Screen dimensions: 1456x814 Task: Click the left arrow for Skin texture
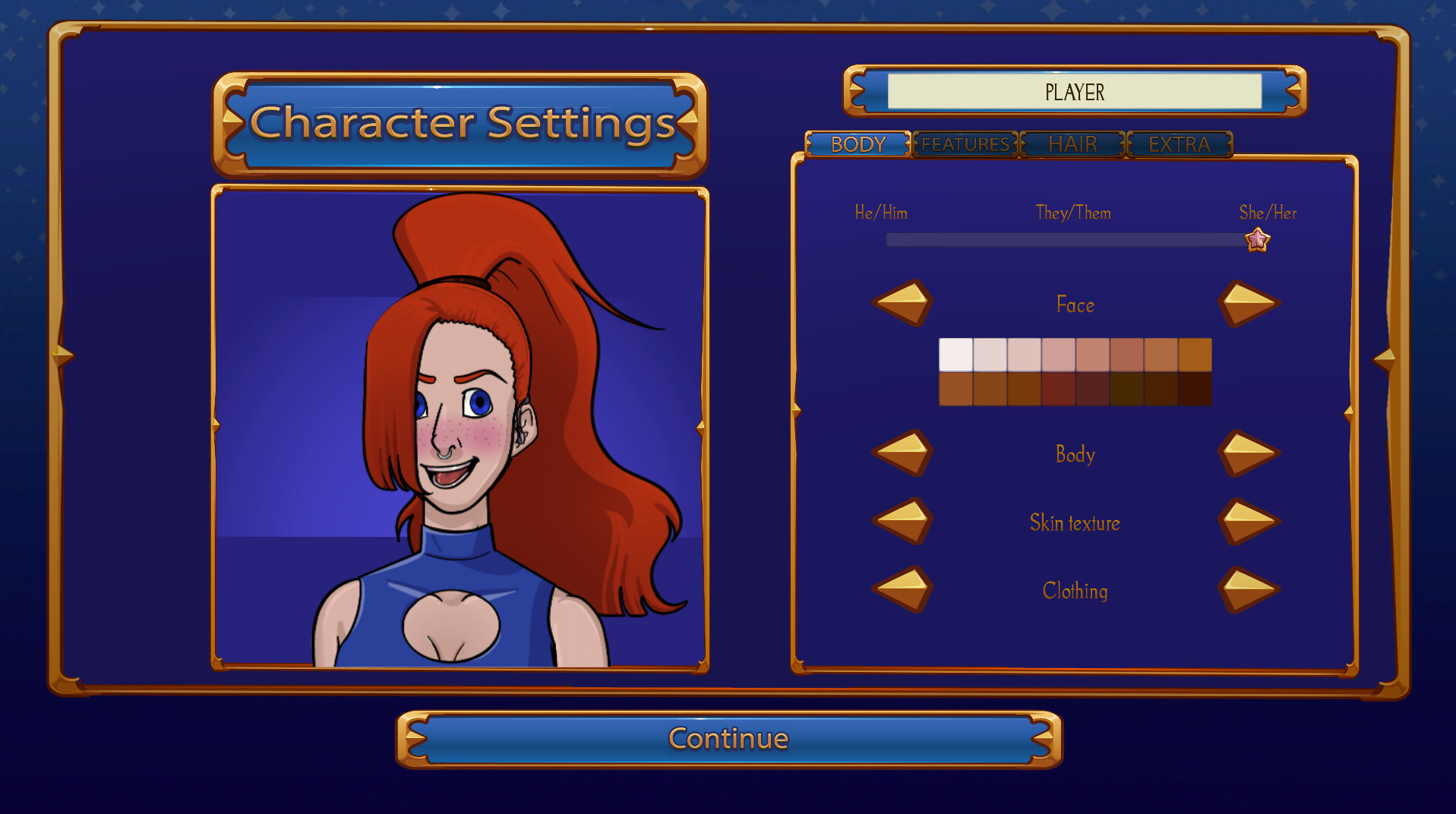pos(902,522)
